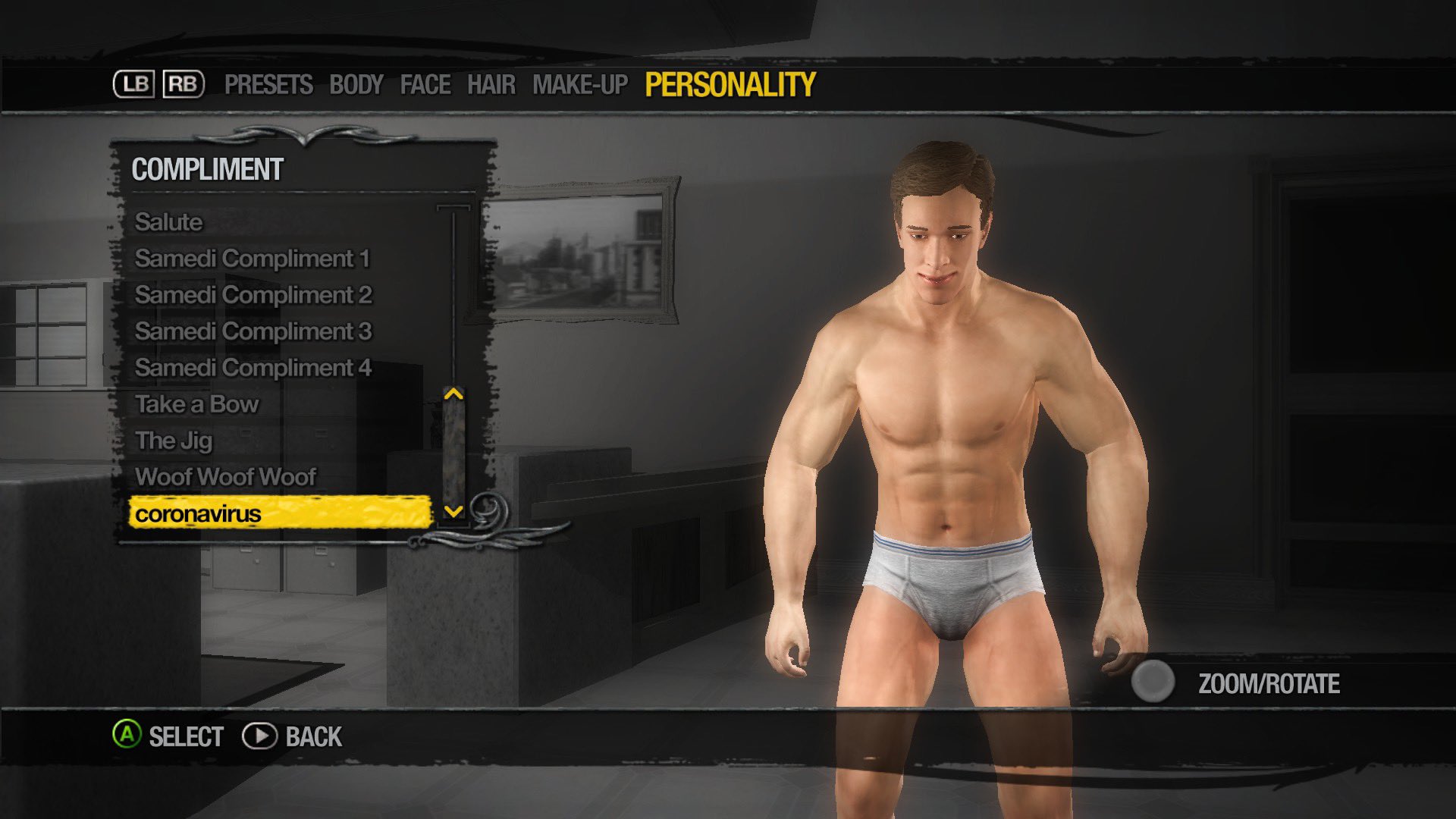
Task: Click the SELECT label
Action: [186, 736]
